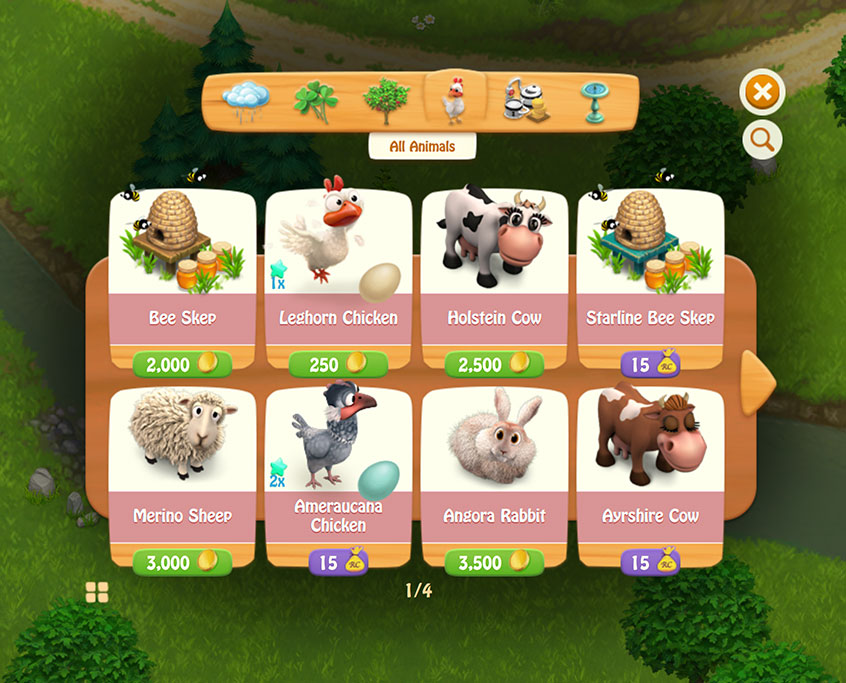846x683 pixels.
Task: Toggle the four-square grid view icon
Action: click(97, 592)
